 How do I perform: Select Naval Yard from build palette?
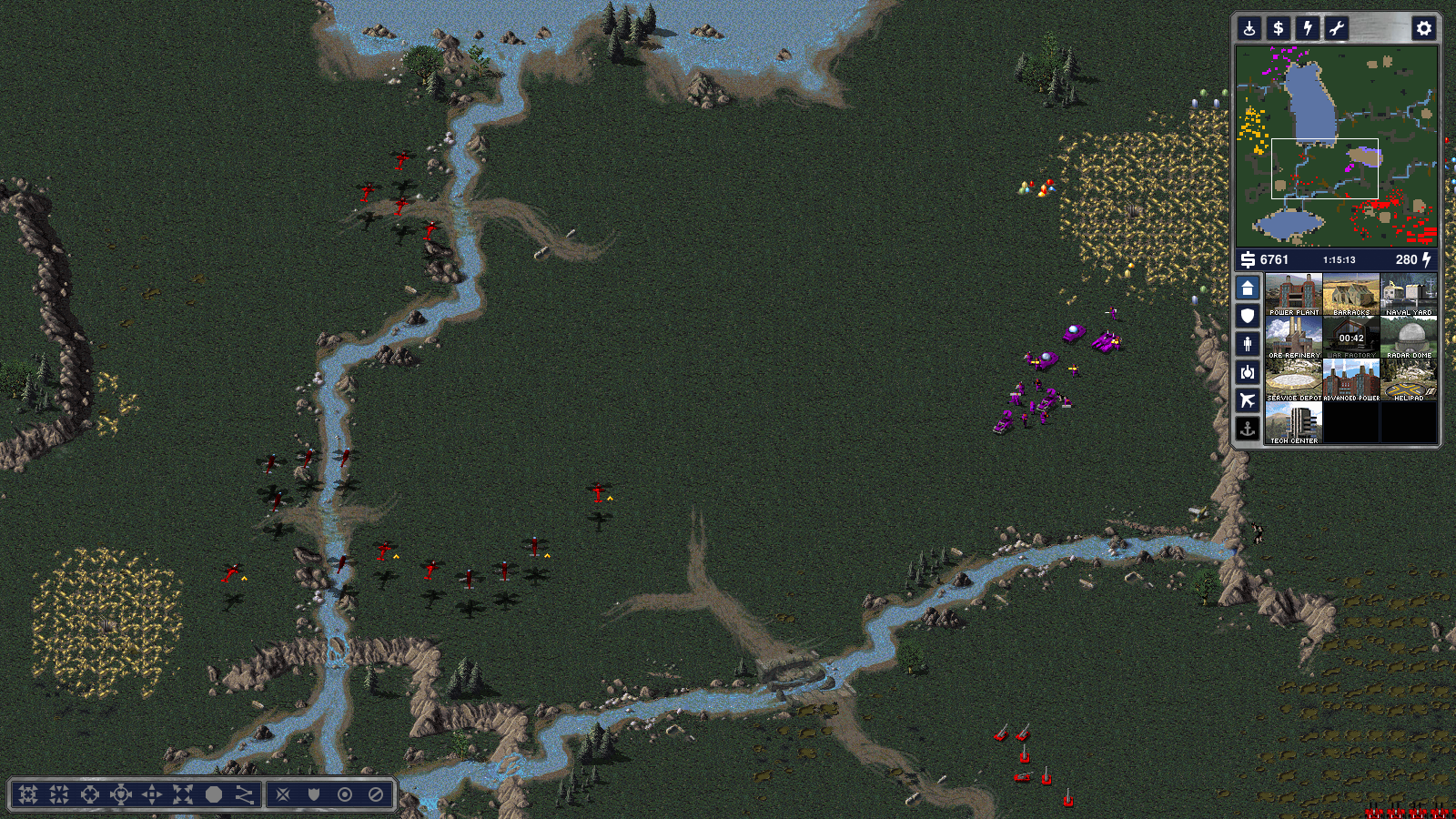tap(1409, 294)
